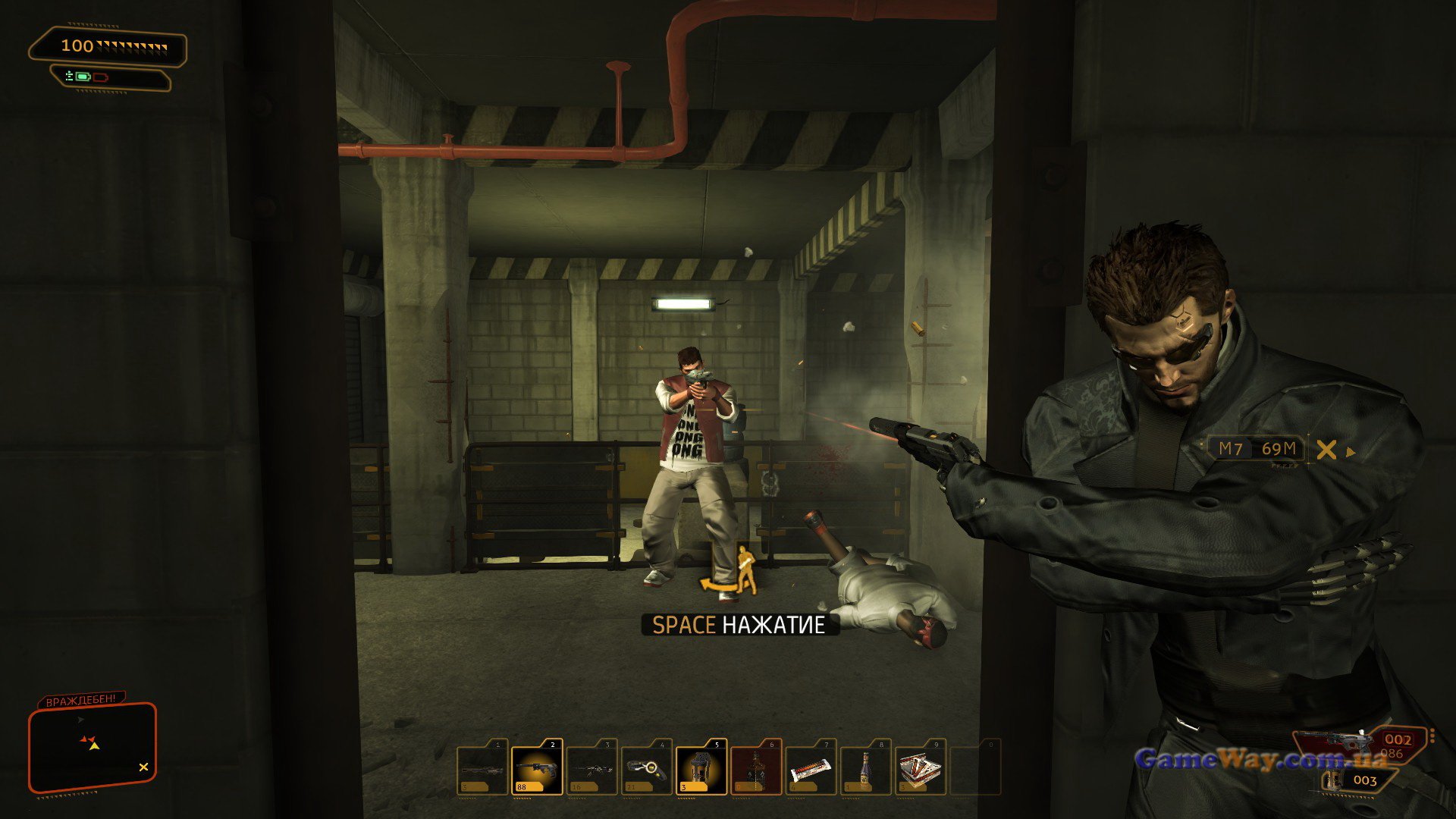The height and width of the screenshot is (819, 1456).
Task: Use the energy bar in slot 7
Action: pos(811,768)
